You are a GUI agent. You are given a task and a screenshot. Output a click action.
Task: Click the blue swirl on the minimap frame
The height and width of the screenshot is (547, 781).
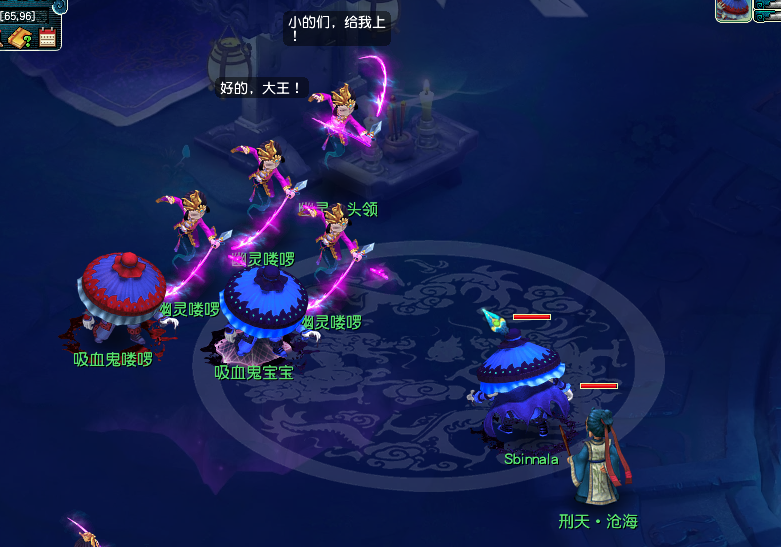(x=59, y=5)
